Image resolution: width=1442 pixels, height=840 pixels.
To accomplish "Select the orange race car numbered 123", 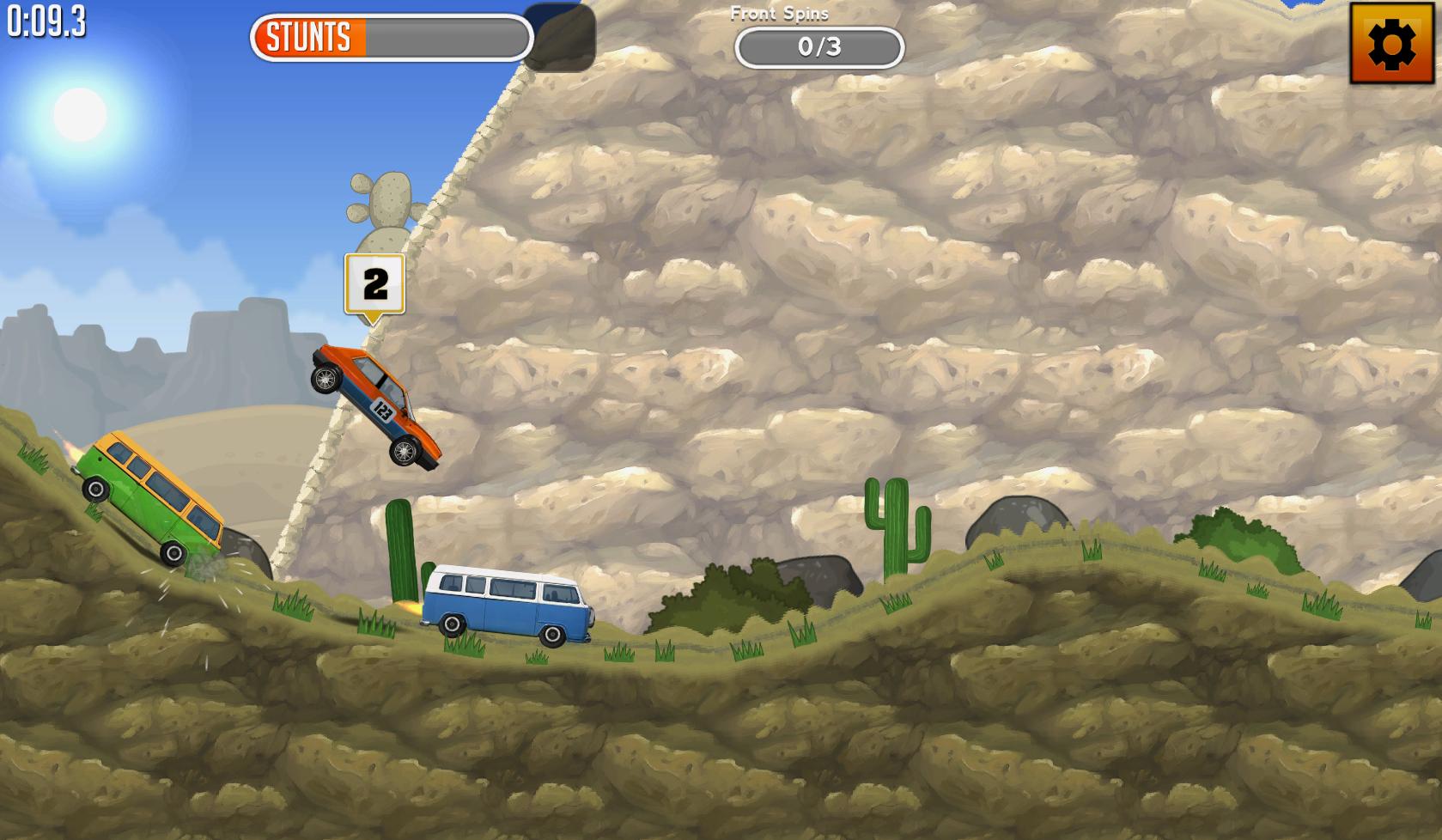I will (x=374, y=404).
